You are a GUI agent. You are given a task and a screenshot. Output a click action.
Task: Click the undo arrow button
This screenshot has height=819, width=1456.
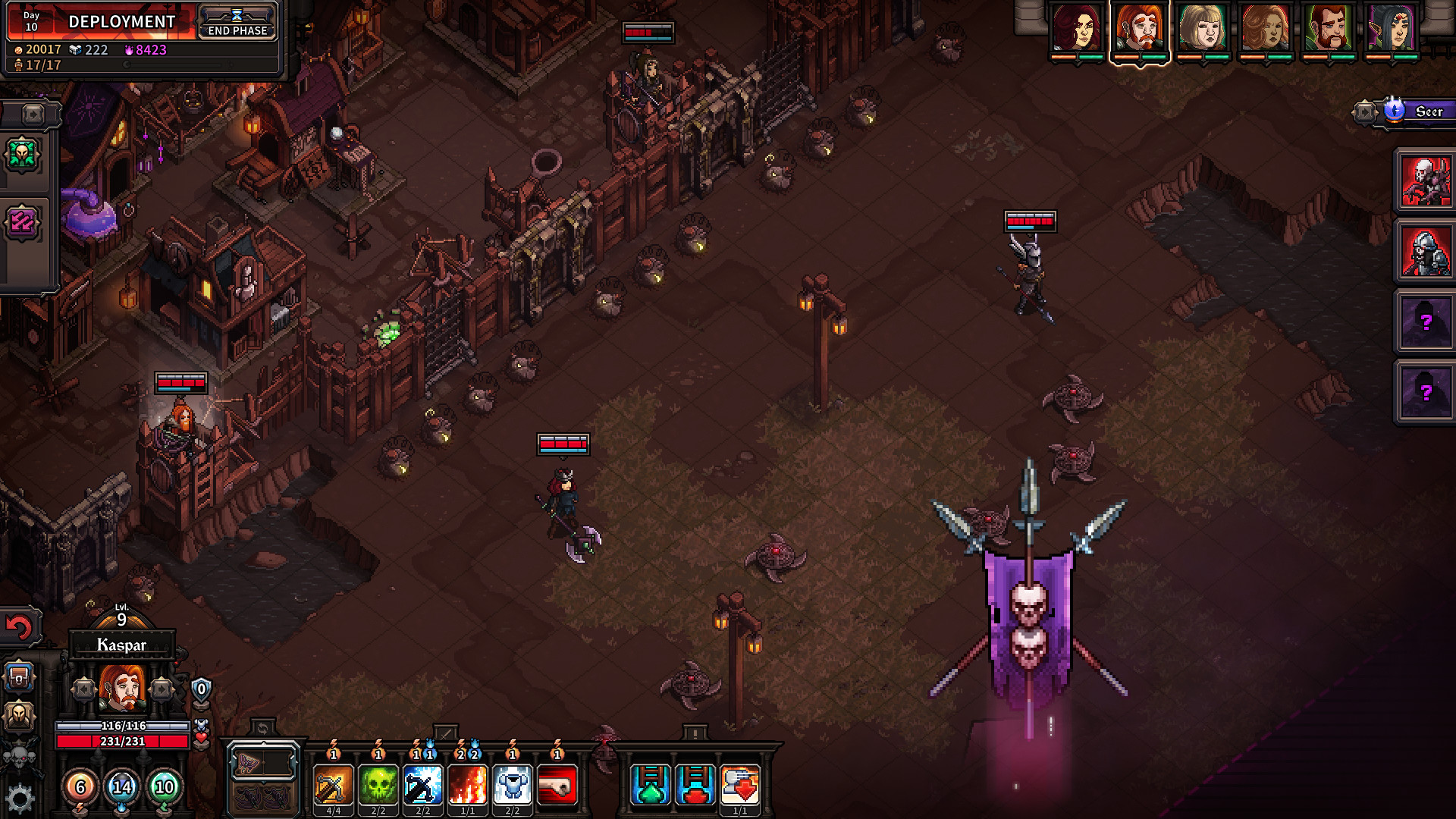[19, 626]
